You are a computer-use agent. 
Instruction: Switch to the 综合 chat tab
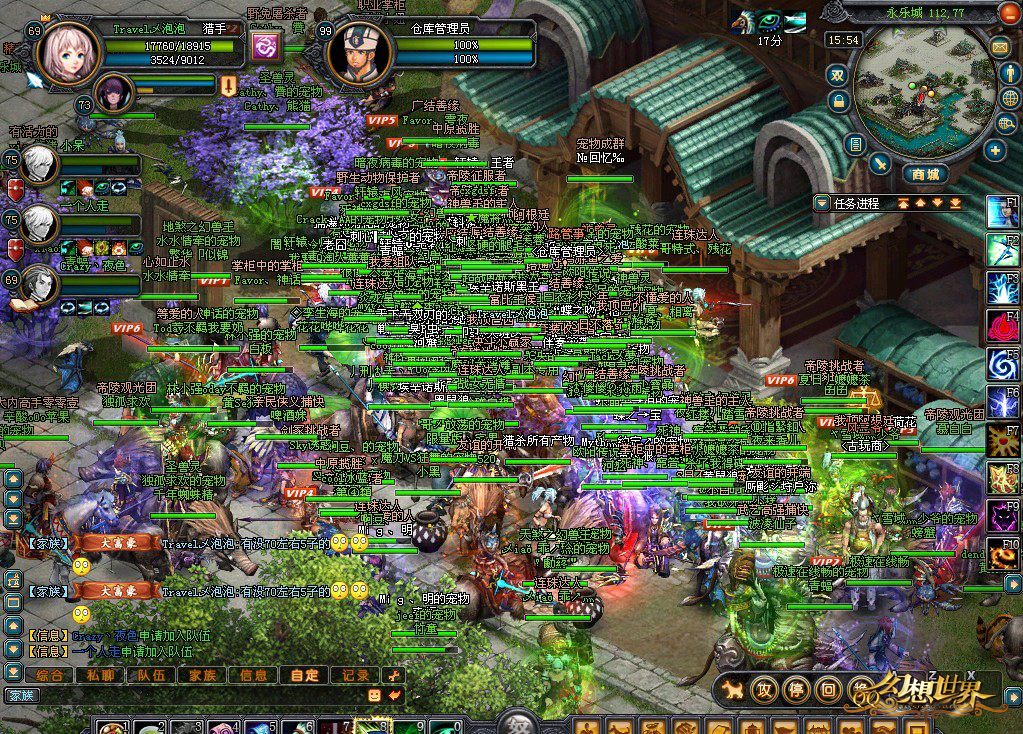(x=48, y=675)
